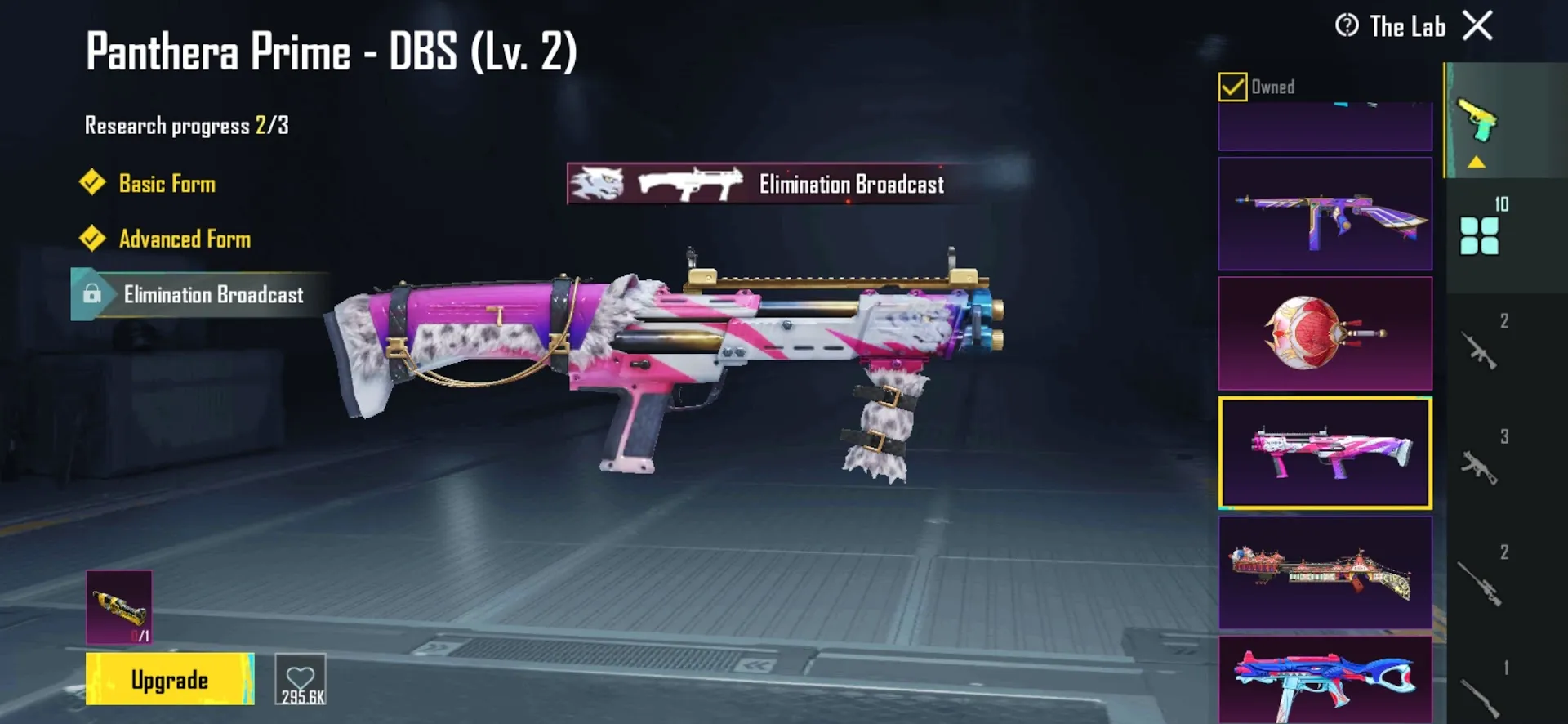Toggle the Advanced Form completion marker
The width and height of the screenshot is (1568, 724).
pyautogui.click(x=92, y=239)
